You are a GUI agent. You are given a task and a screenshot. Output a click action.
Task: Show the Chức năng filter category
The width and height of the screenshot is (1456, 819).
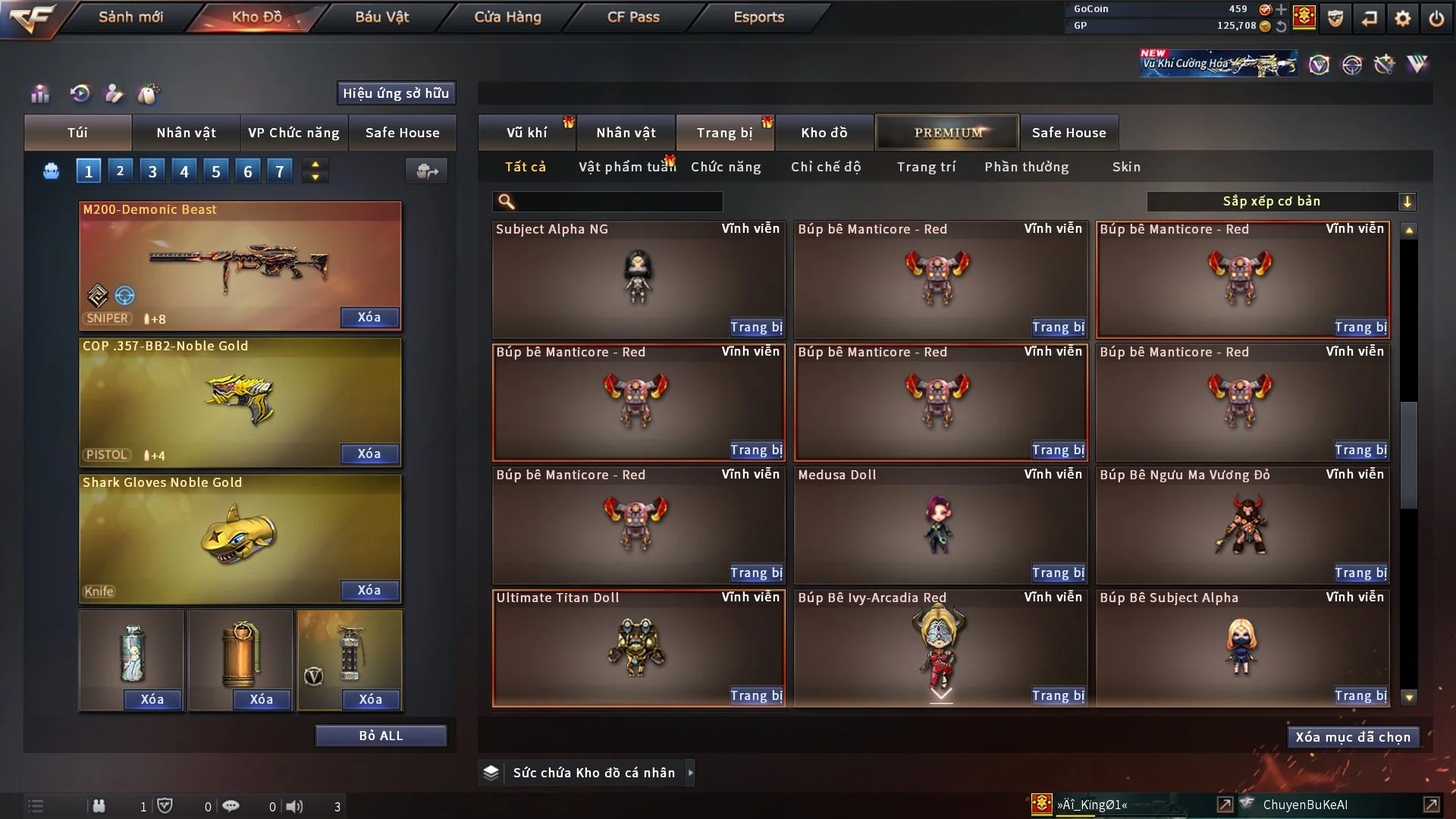point(726,167)
